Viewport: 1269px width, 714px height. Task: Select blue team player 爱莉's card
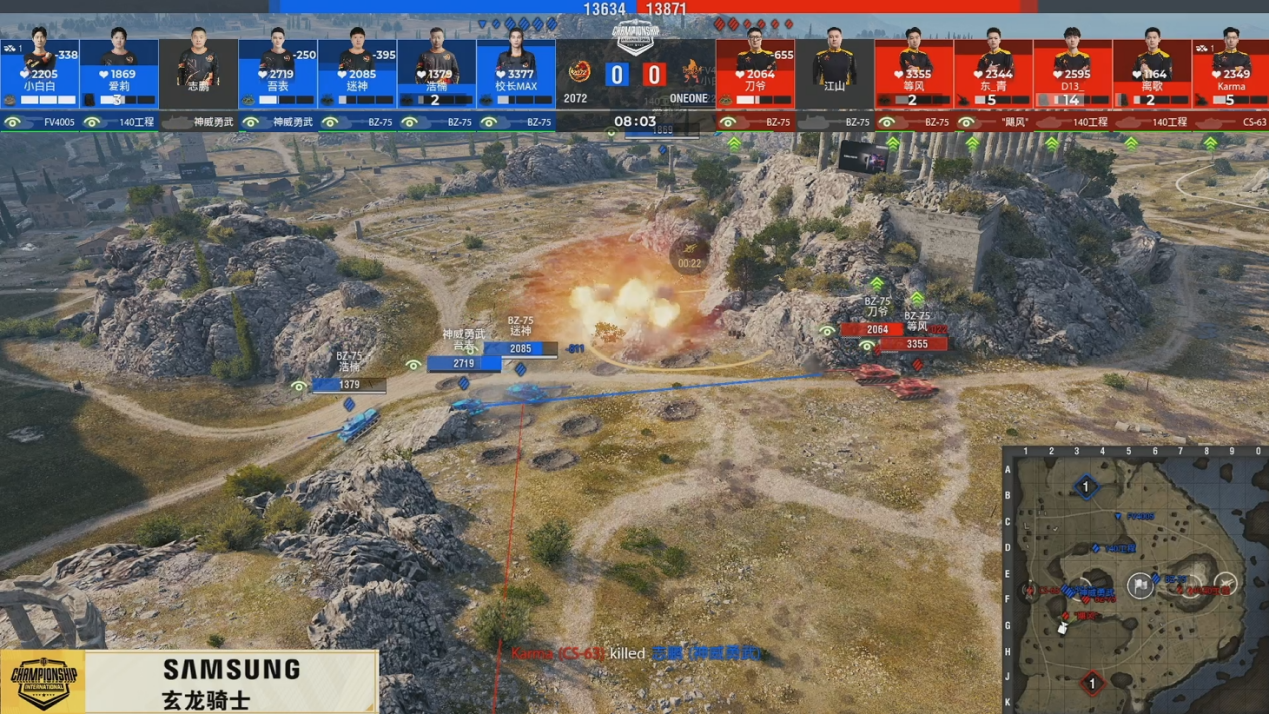click(119, 73)
